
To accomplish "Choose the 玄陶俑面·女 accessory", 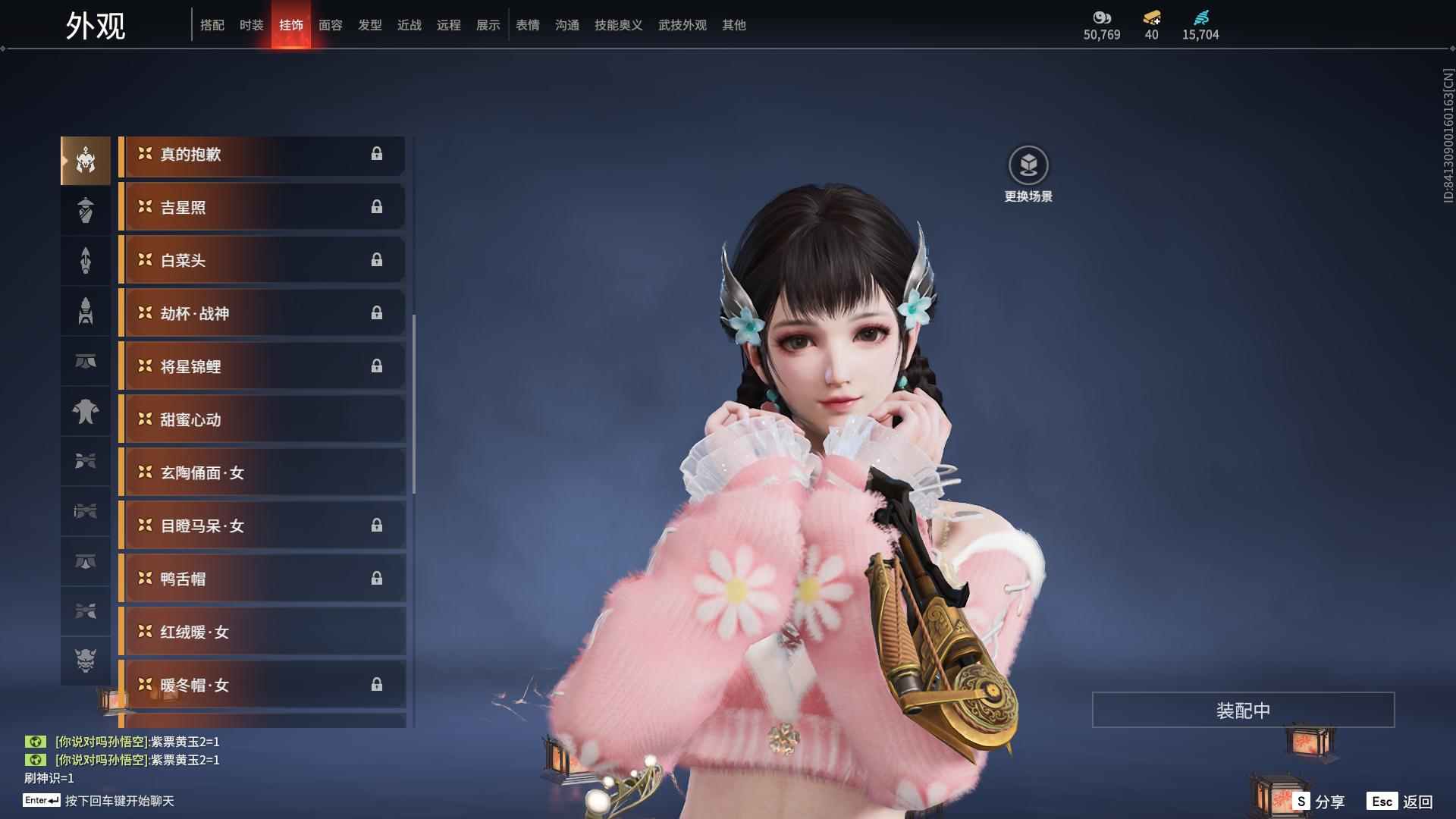I will (x=262, y=472).
